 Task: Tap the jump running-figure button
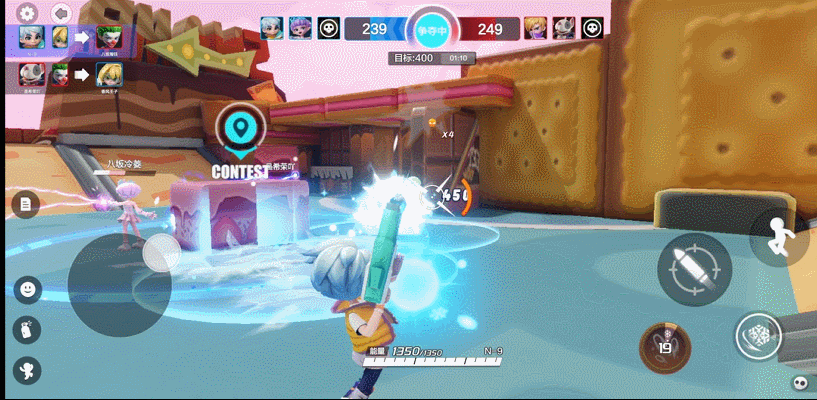(x=779, y=237)
